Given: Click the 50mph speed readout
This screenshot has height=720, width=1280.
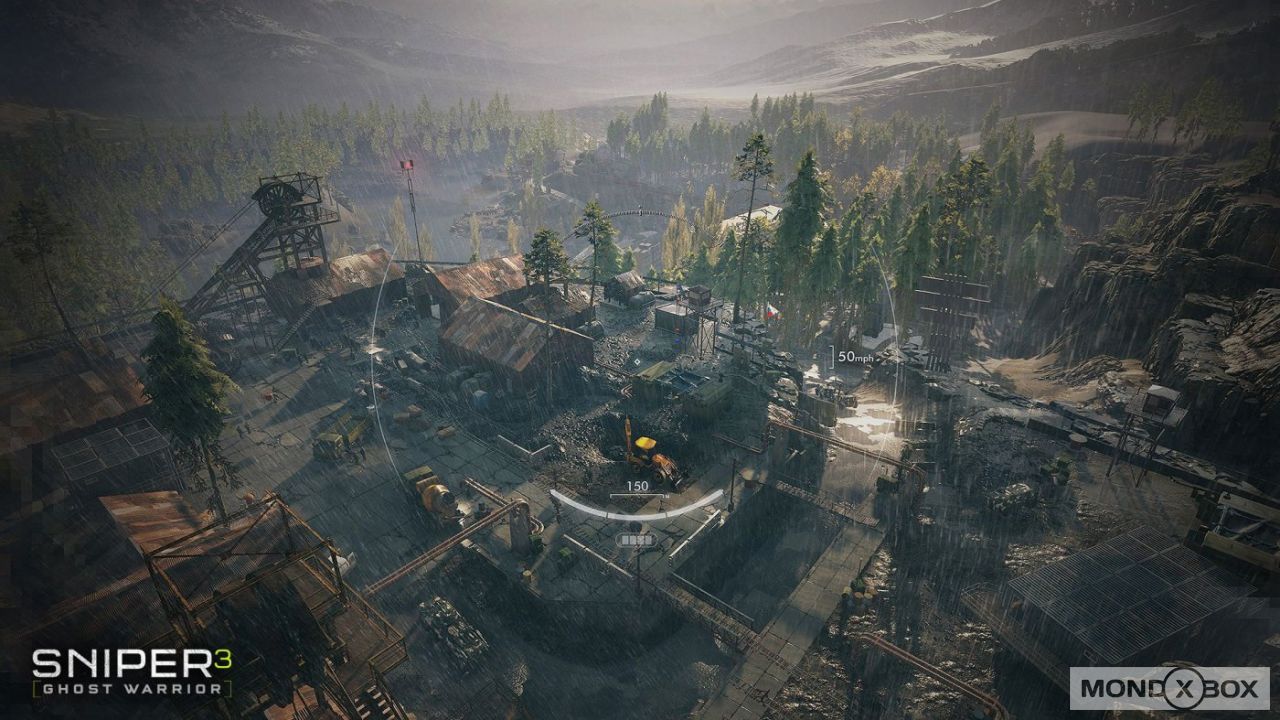Looking at the screenshot, I should (x=856, y=356).
